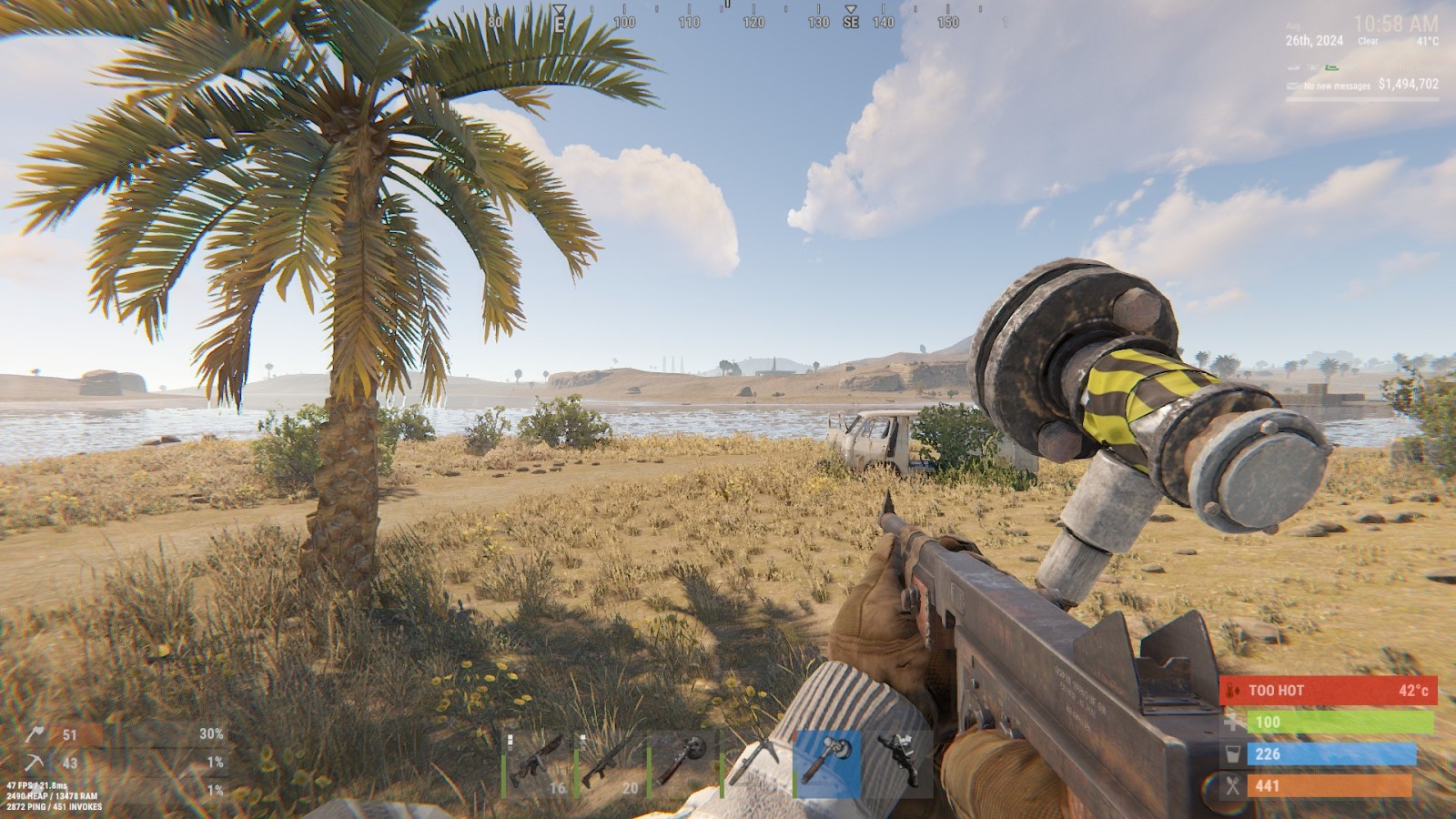Equip the pistol in the last hotbar slot
The height and width of the screenshot is (819, 1456).
pyautogui.click(x=899, y=765)
